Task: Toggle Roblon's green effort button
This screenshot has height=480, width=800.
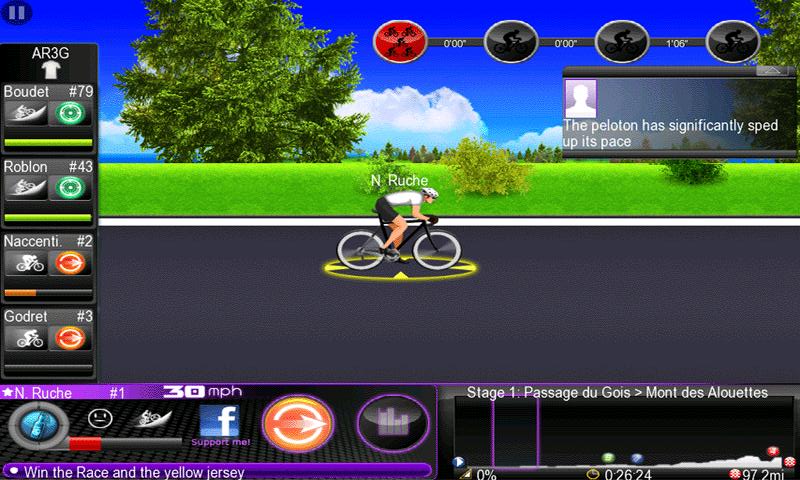Action: click(x=71, y=188)
